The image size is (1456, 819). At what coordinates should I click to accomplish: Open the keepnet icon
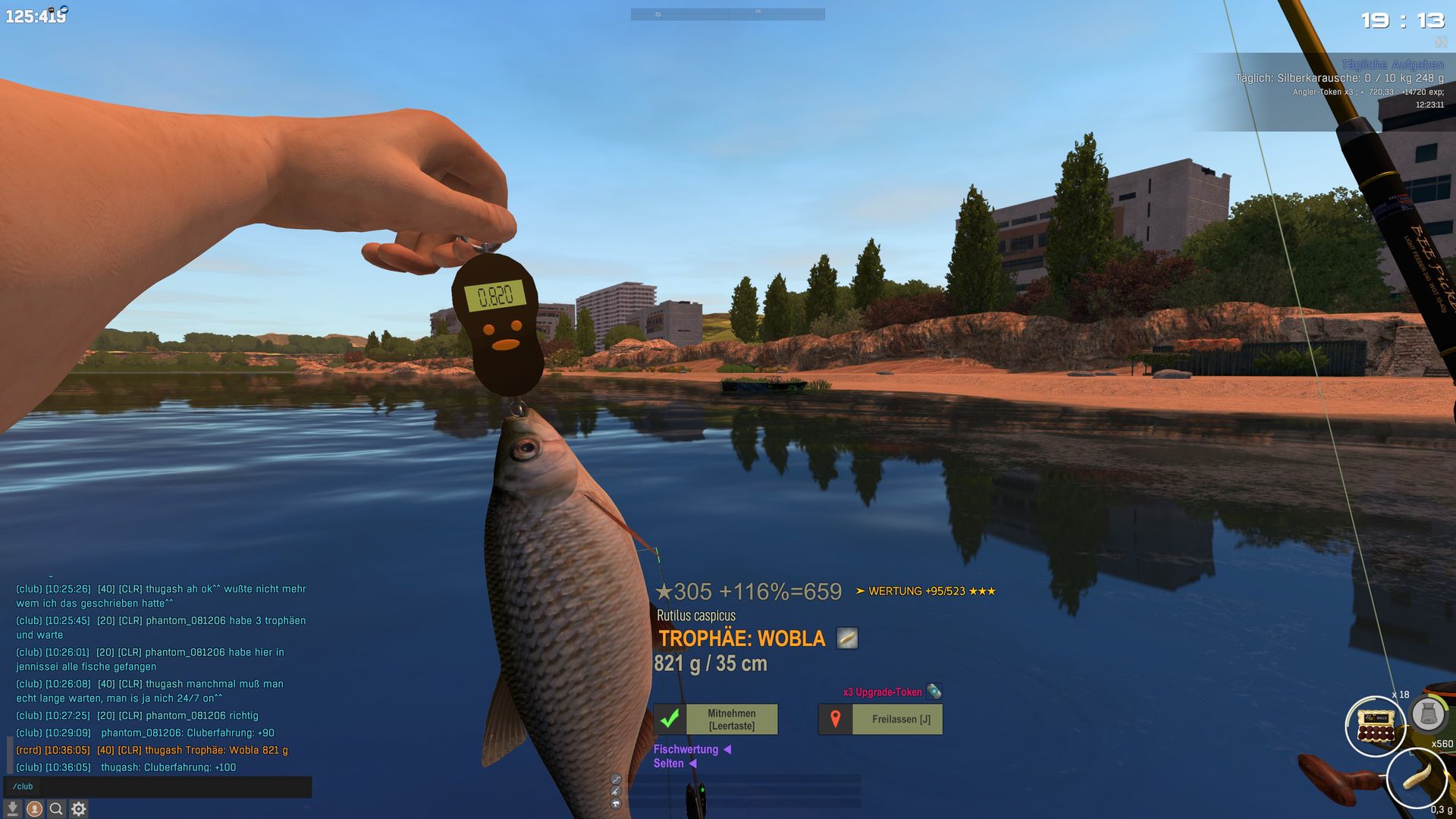pyautogui.click(x=1428, y=714)
